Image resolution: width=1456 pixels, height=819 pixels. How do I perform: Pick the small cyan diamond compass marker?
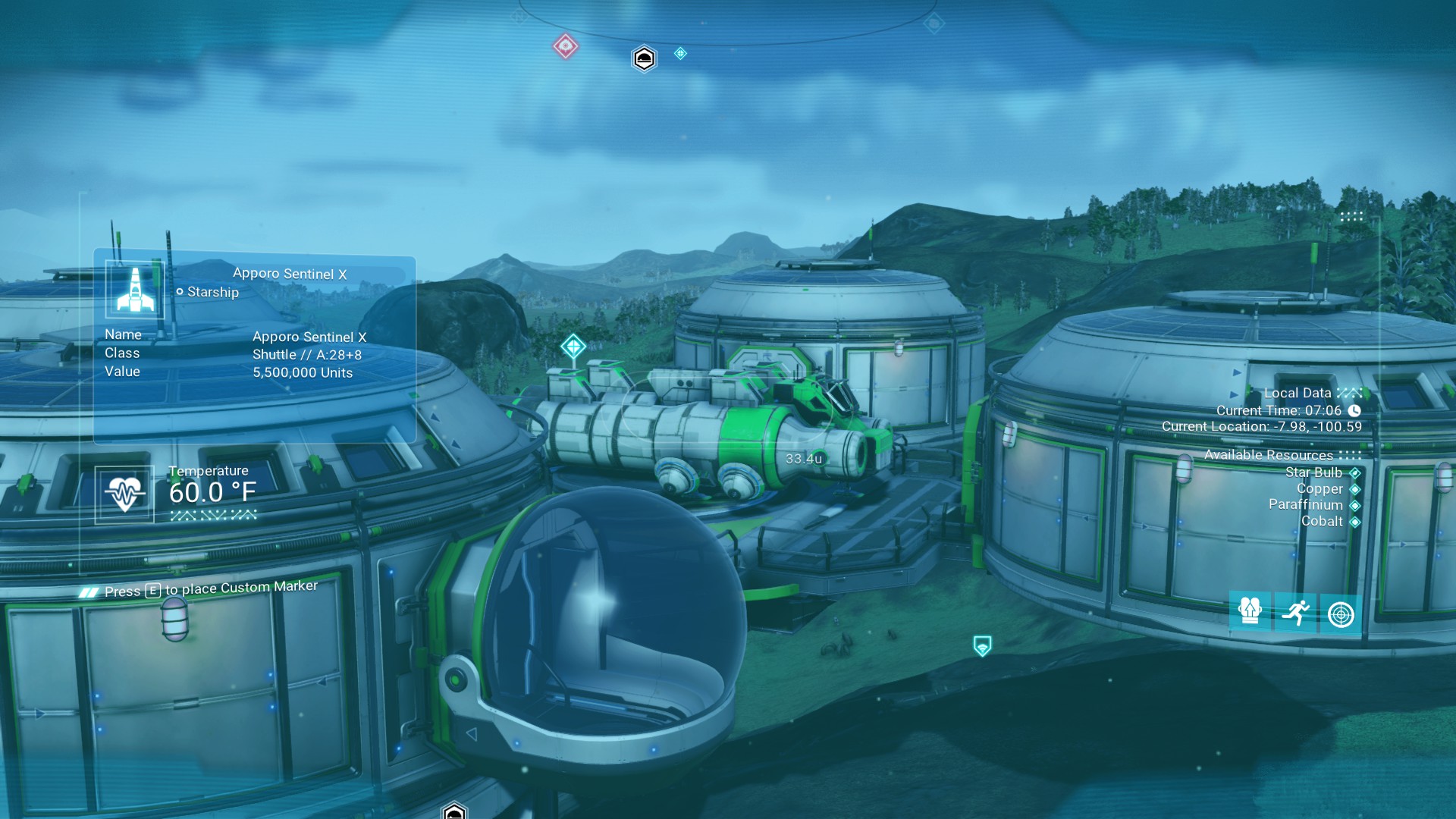click(x=680, y=53)
